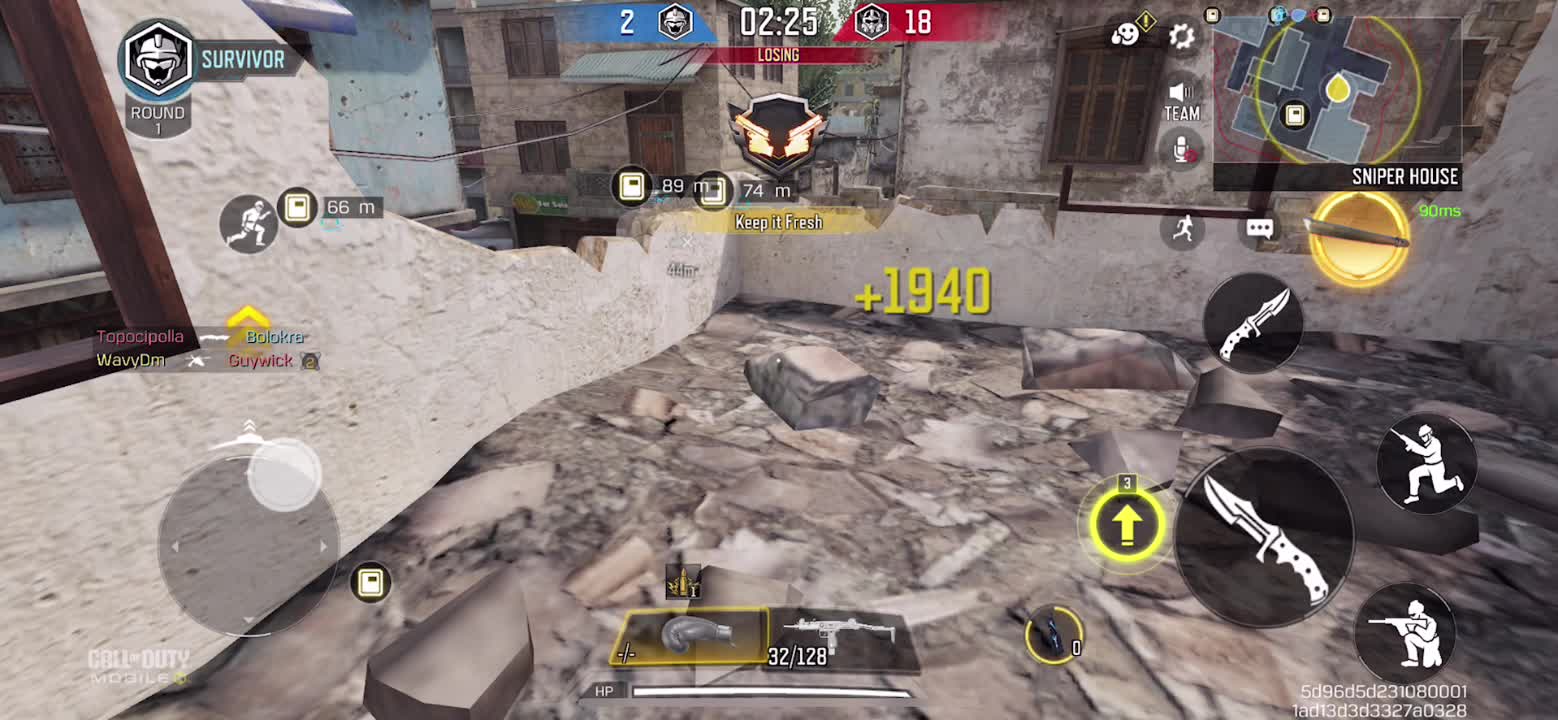Switch to the submachine gun slot
The width and height of the screenshot is (1558, 720).
pyautogui.click(x=841, y=637)
